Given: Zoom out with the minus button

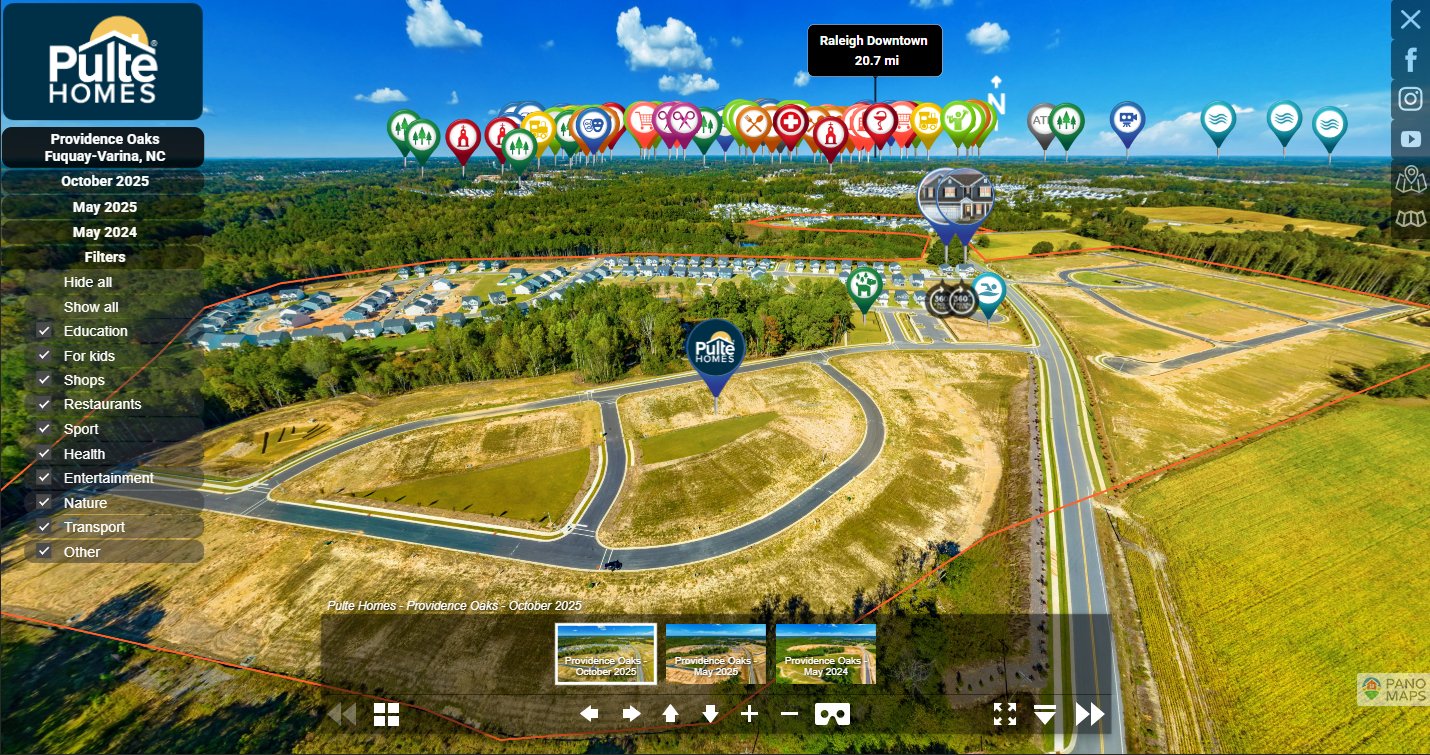Looking at the screenshot, I should pos(789,714).
